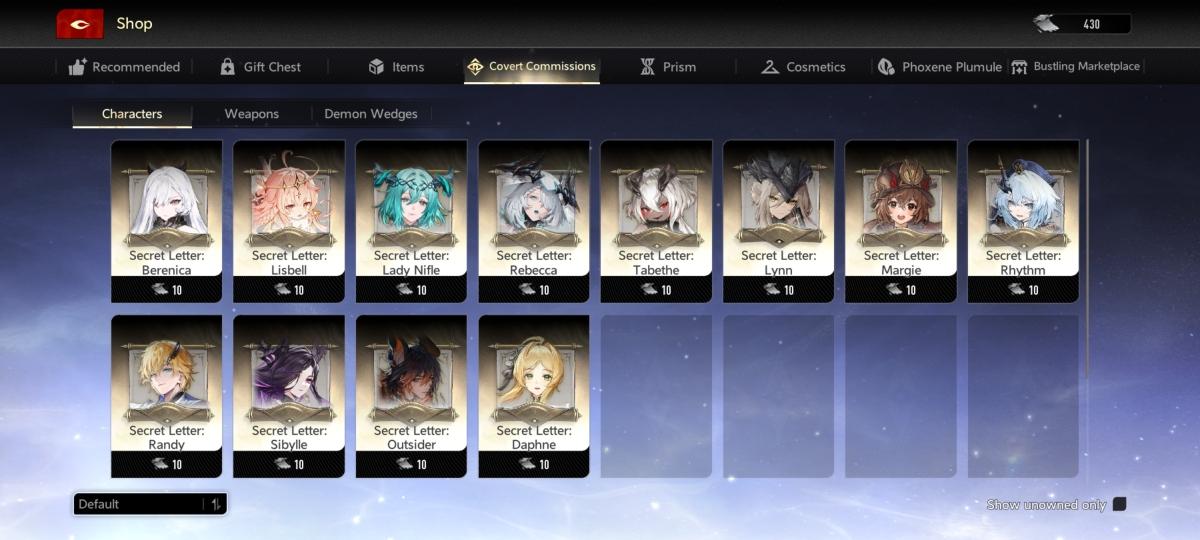The width and height of the screenshot is (1200, 540).
Task: Select Secret Letter: Sibylle card
Action: click(x=289, y=395)
